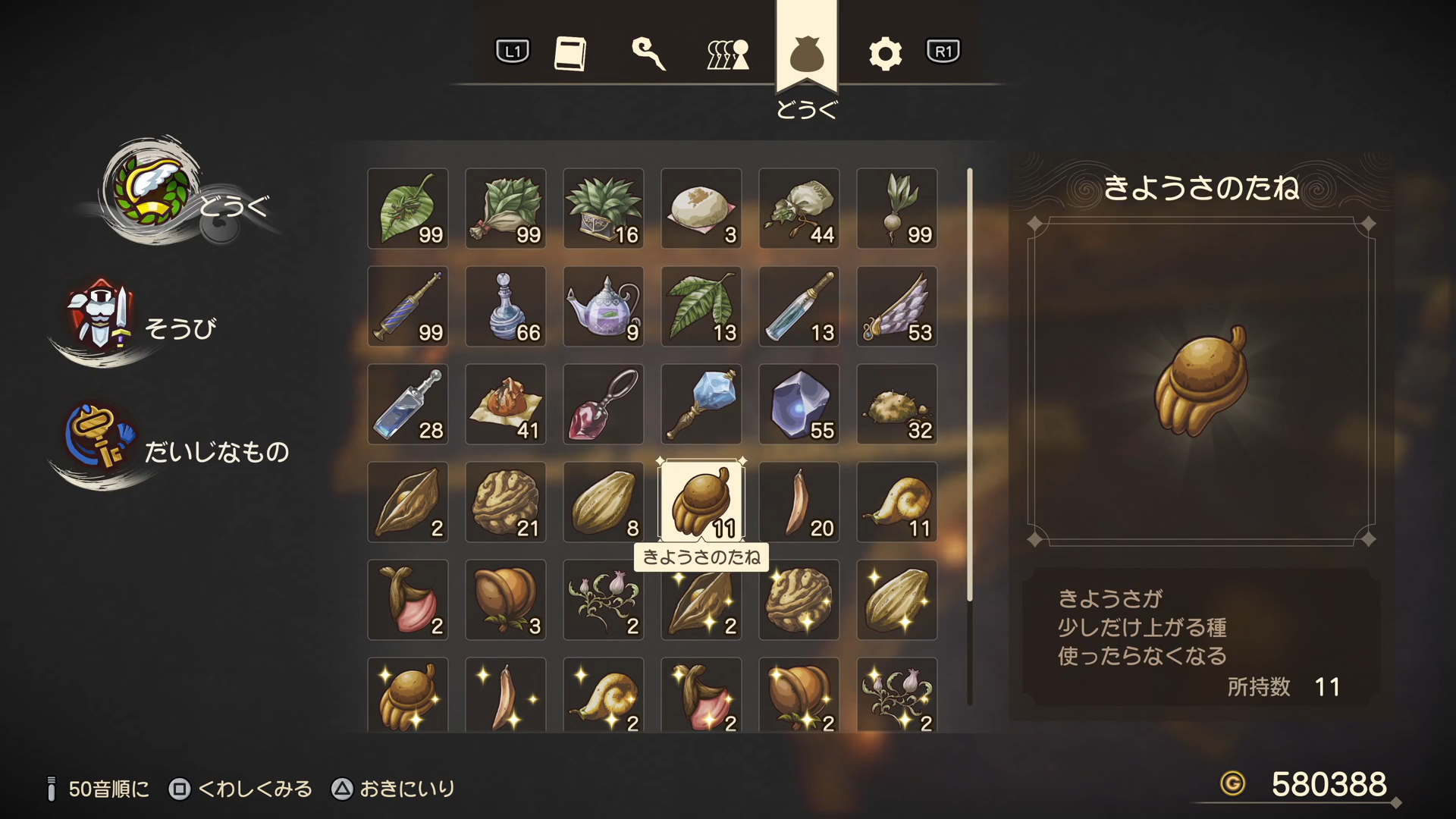Open the staff-shaped magic tab
Viewport: 1456px width, 819px height.
[x=648, y=53]
